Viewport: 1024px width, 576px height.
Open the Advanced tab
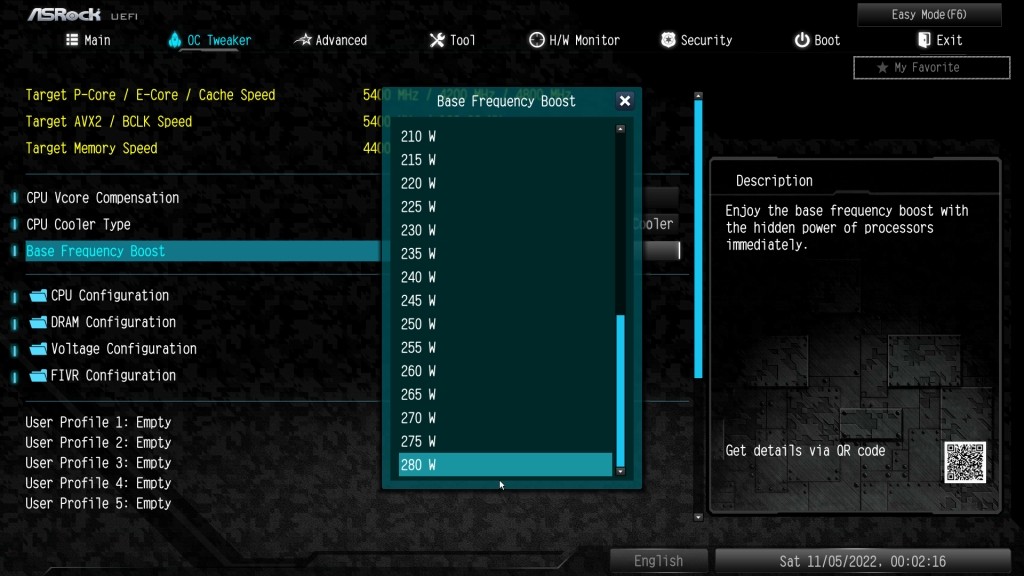(331, 40)
